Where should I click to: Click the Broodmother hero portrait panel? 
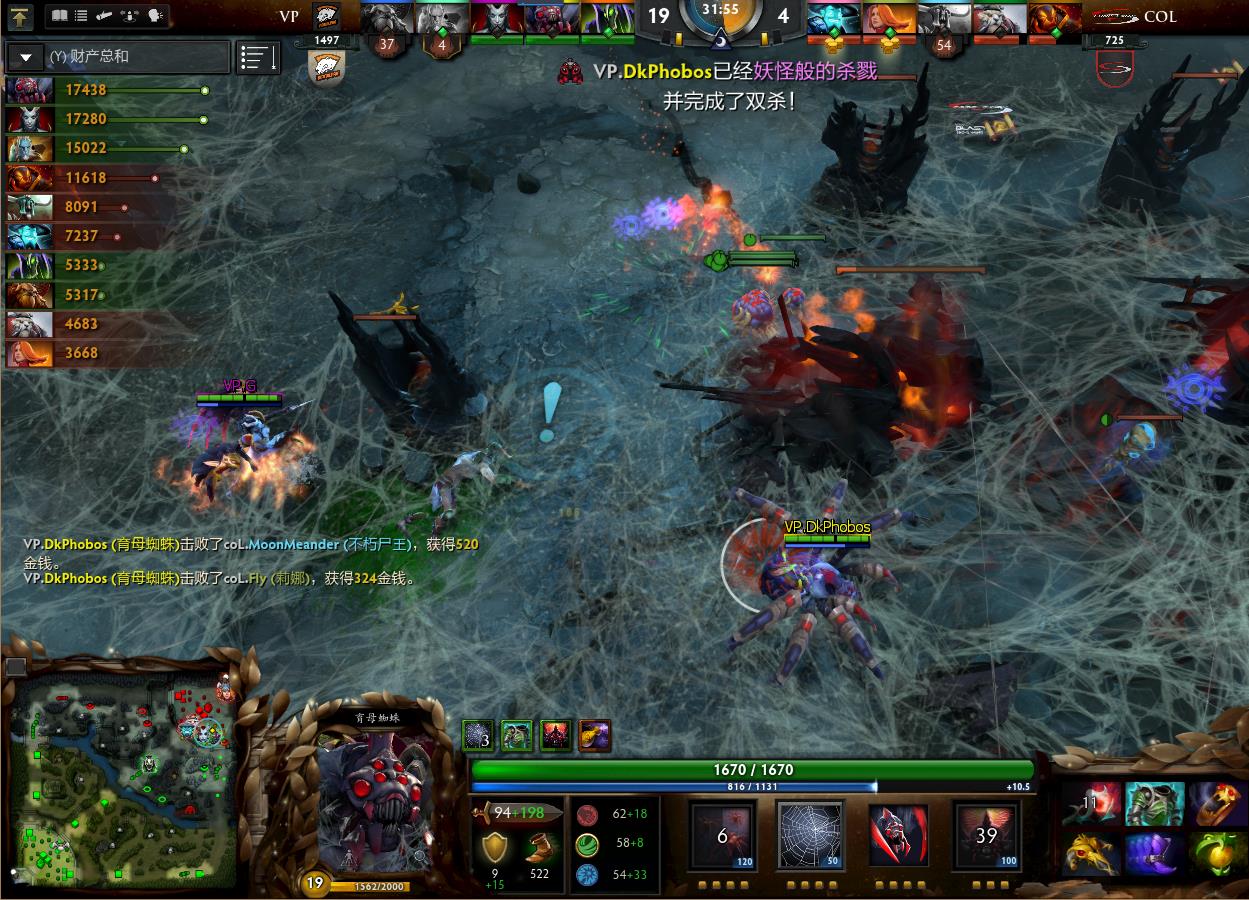coord(376,800)
